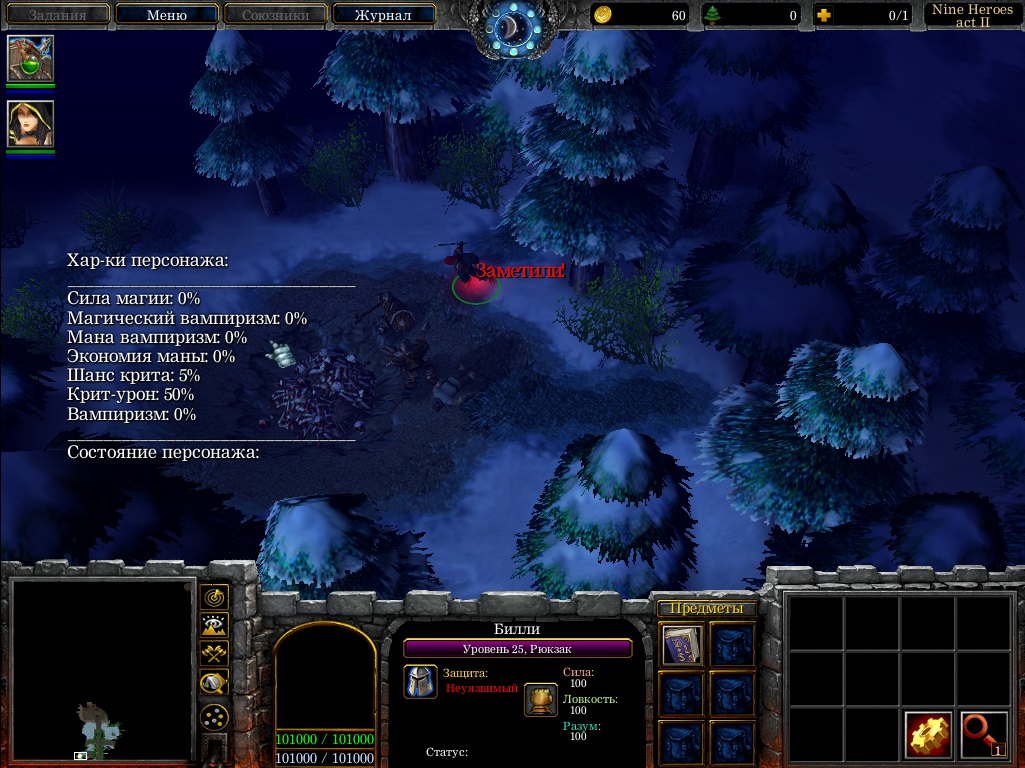Screen dimensions: 1025x768
Task: Use the purple spellbook inventory item
Action: (682, 645)
